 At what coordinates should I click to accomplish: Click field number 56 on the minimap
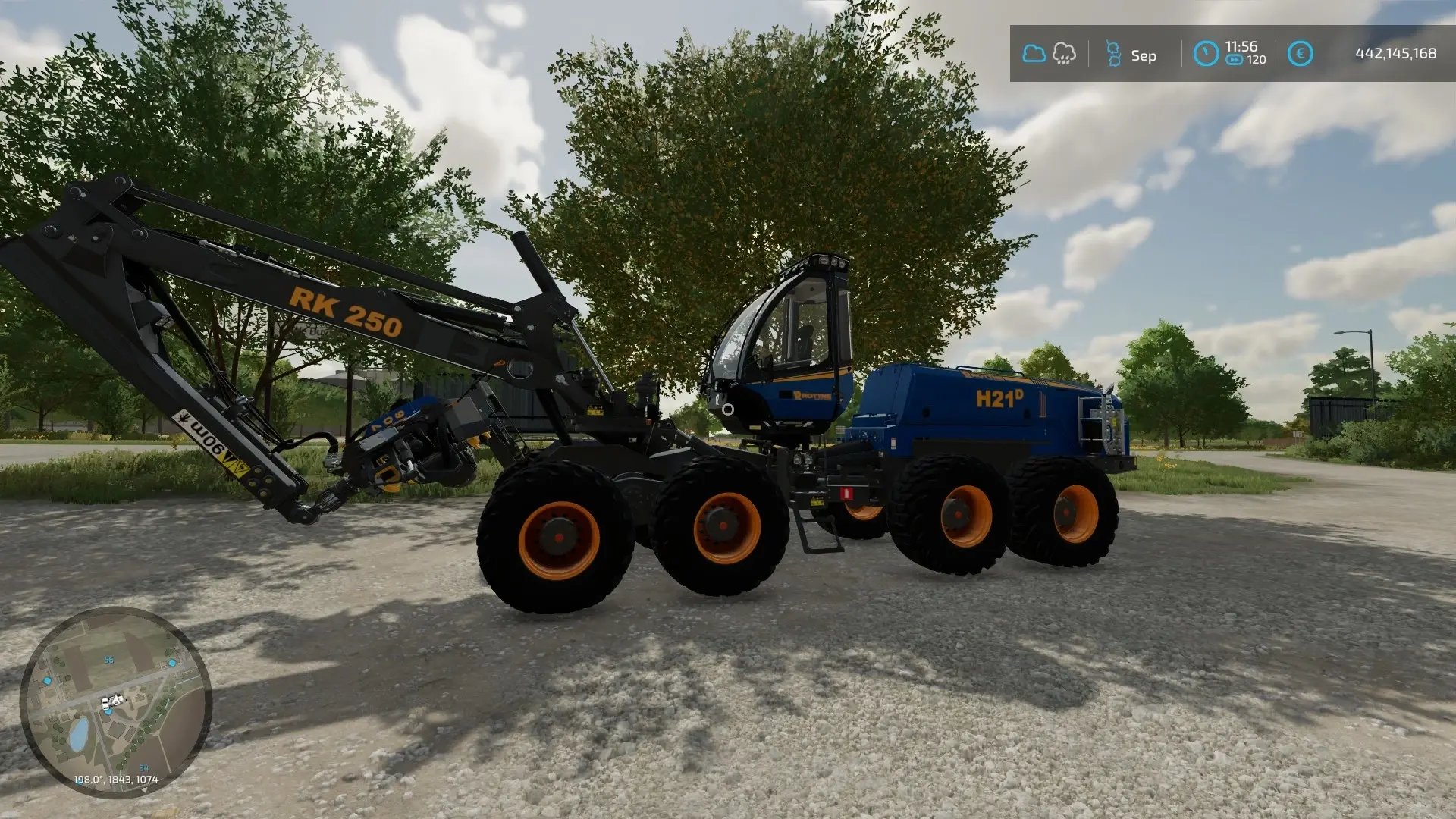point(109,661)
